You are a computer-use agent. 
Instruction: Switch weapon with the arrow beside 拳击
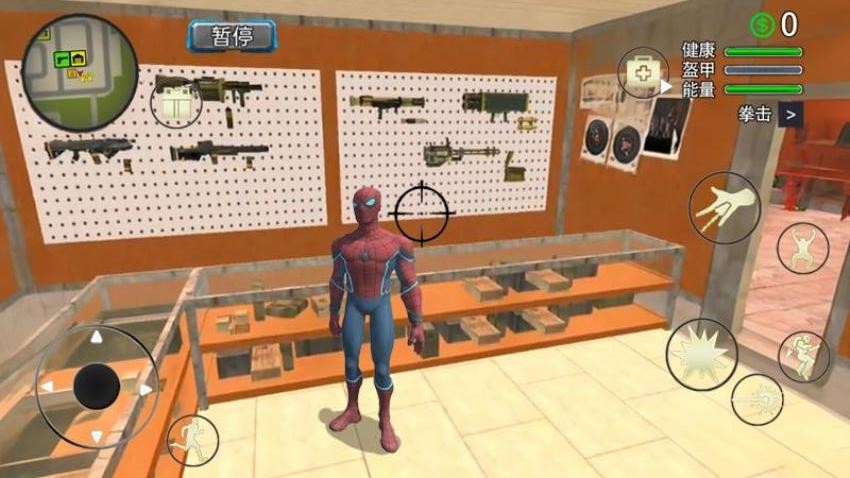point(791,114)
